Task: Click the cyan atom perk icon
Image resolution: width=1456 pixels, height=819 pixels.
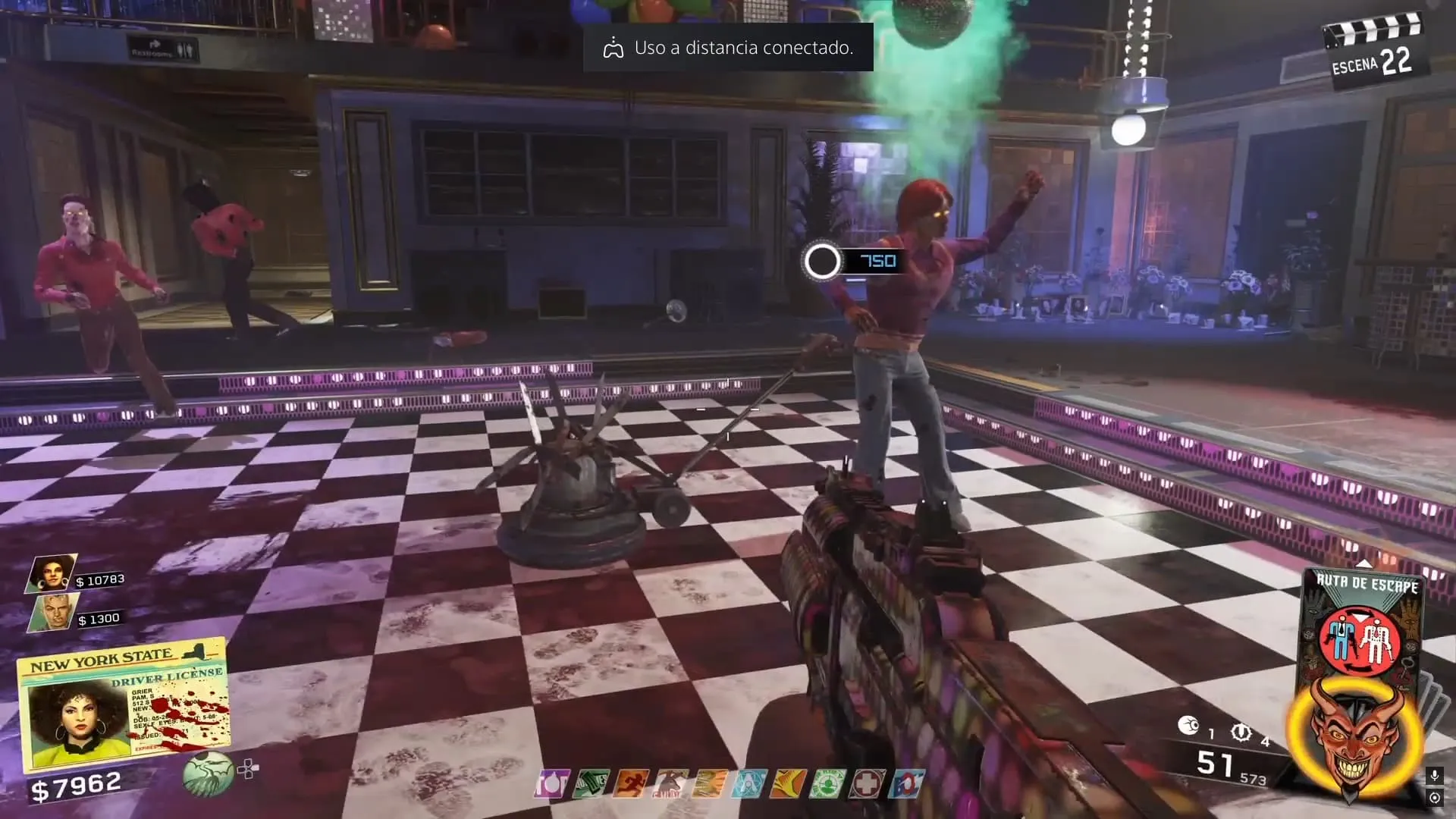Action: click(x=748, y=784)
